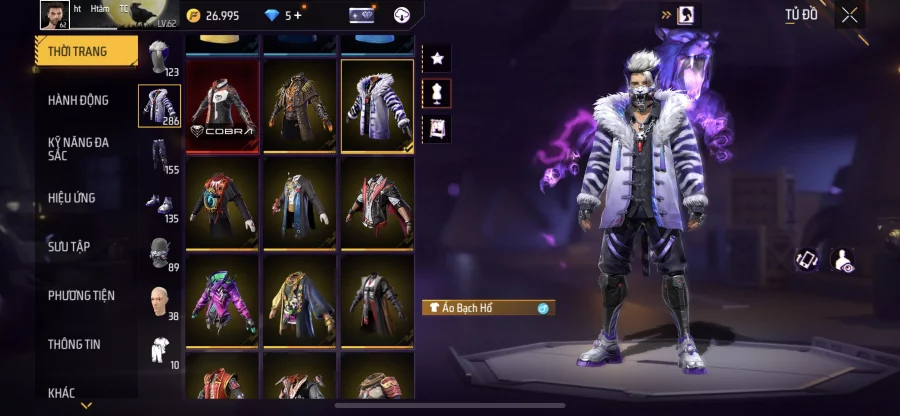Choose the white tiger striped jacket thumbnail
The height and width of the screenshot is (416, 900).
(x=377, y=105)
